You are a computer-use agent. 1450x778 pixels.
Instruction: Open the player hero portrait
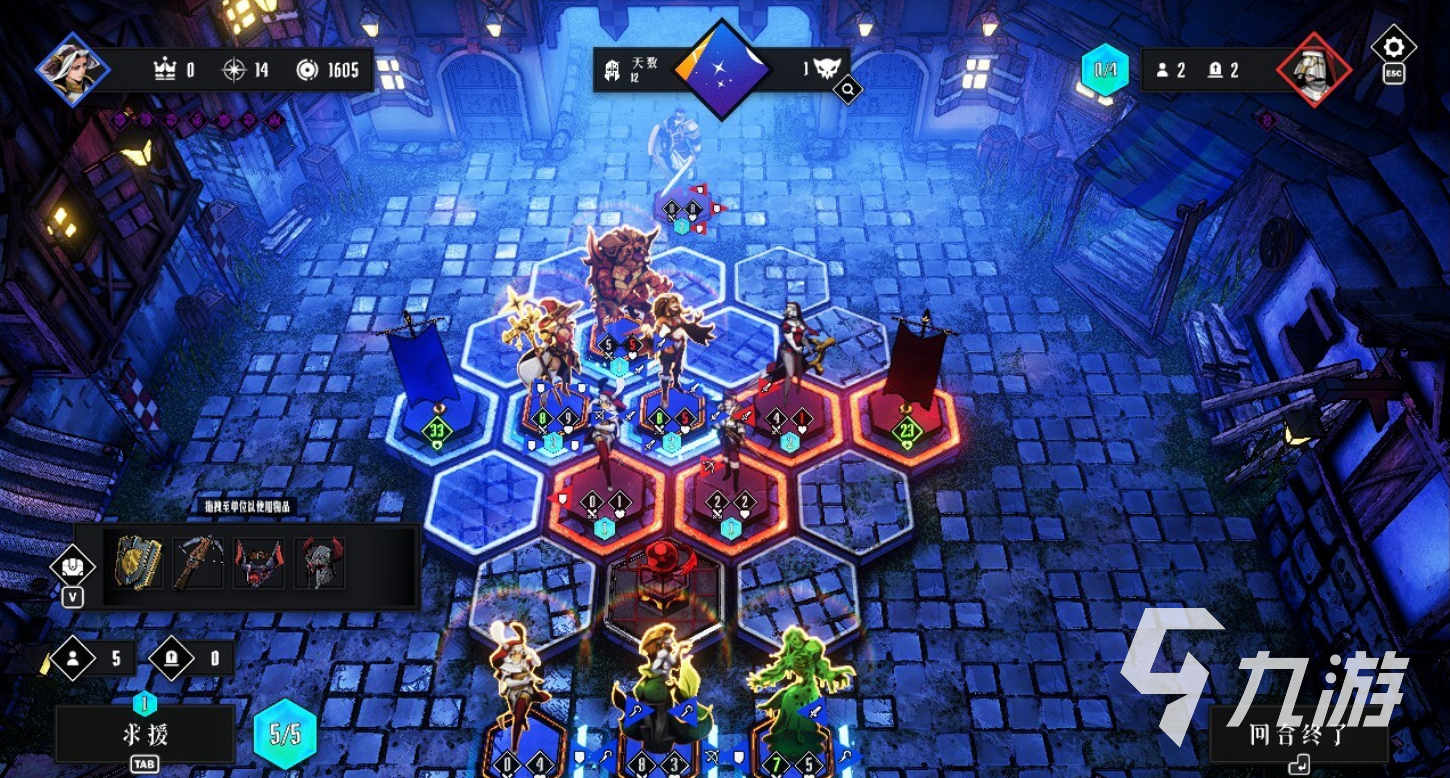(73, 69)
